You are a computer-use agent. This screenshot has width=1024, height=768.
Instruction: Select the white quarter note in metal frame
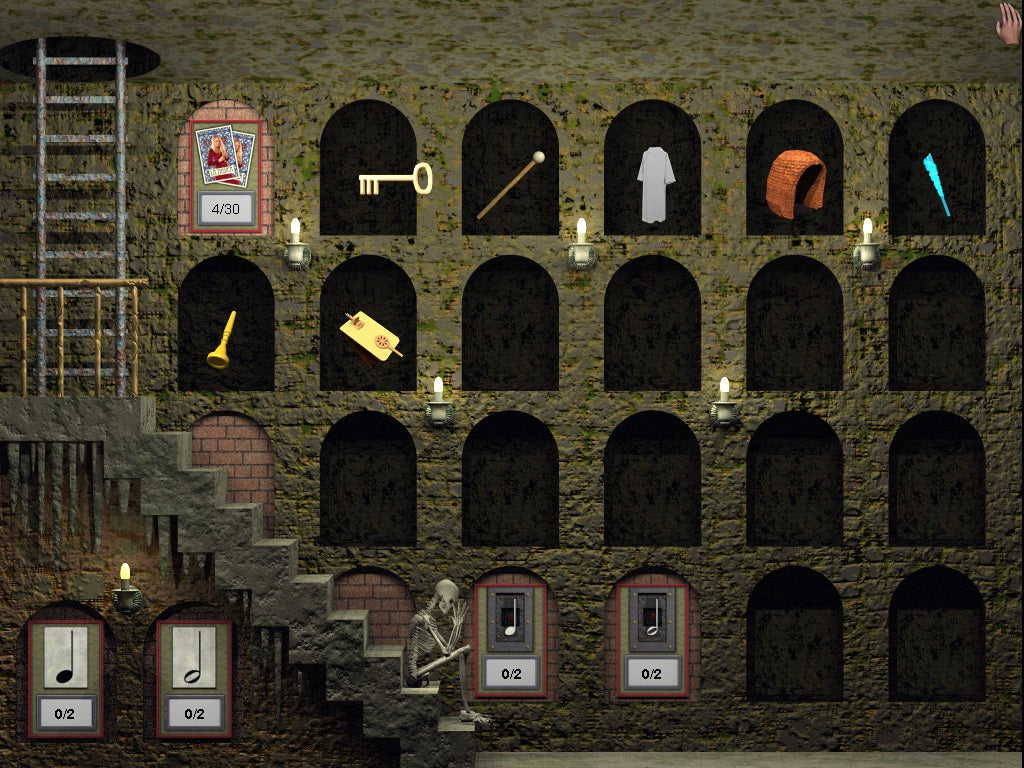pos(511,617)
